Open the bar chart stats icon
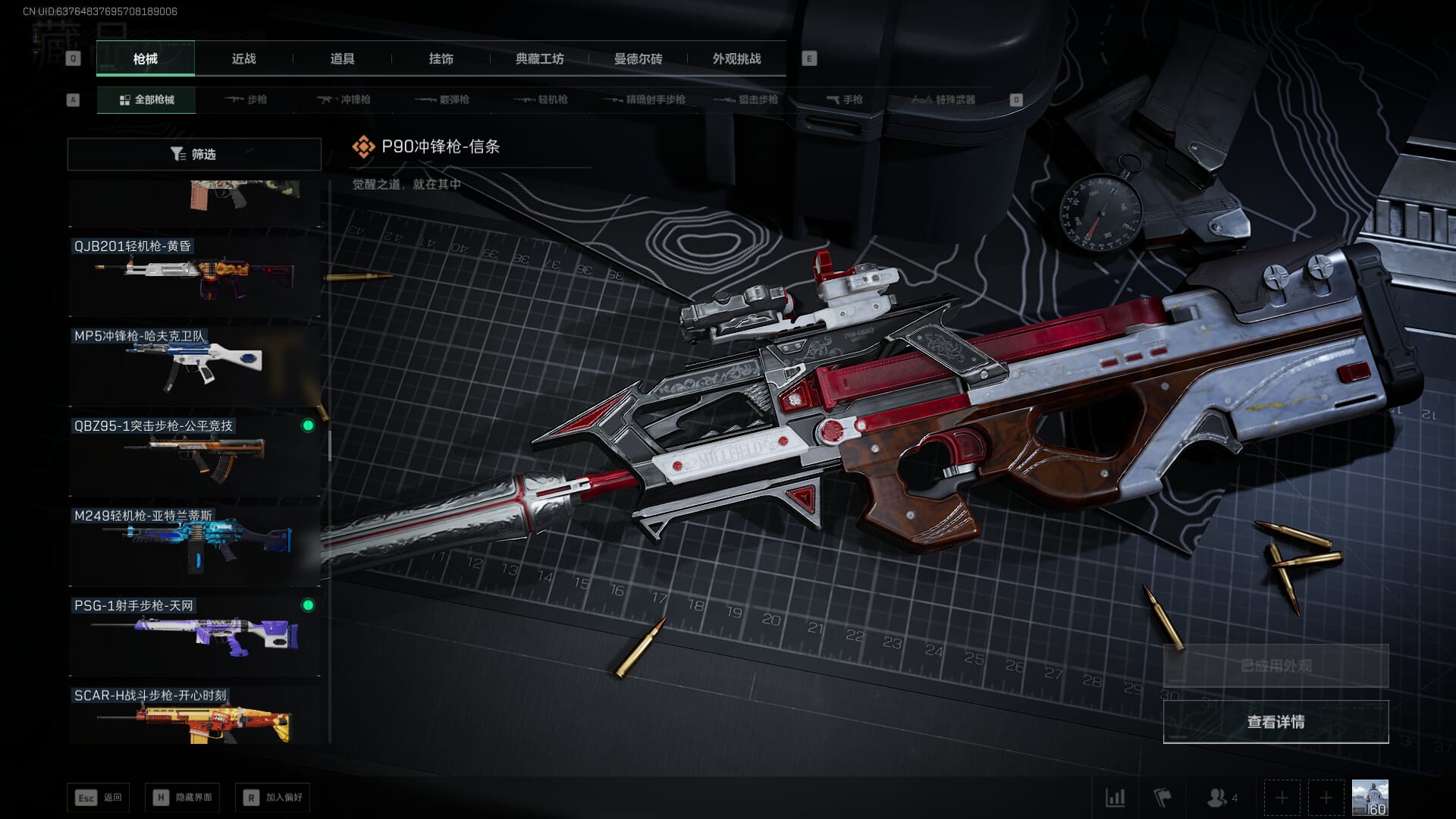This screenshot has width=1456, height=819. (1115, 798)
